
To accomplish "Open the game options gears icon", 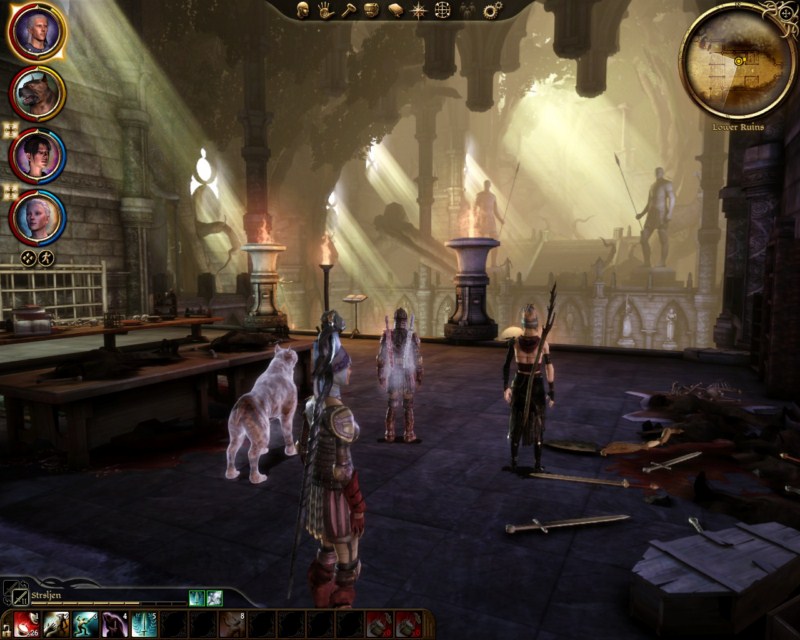I will (x=492, y=10).
